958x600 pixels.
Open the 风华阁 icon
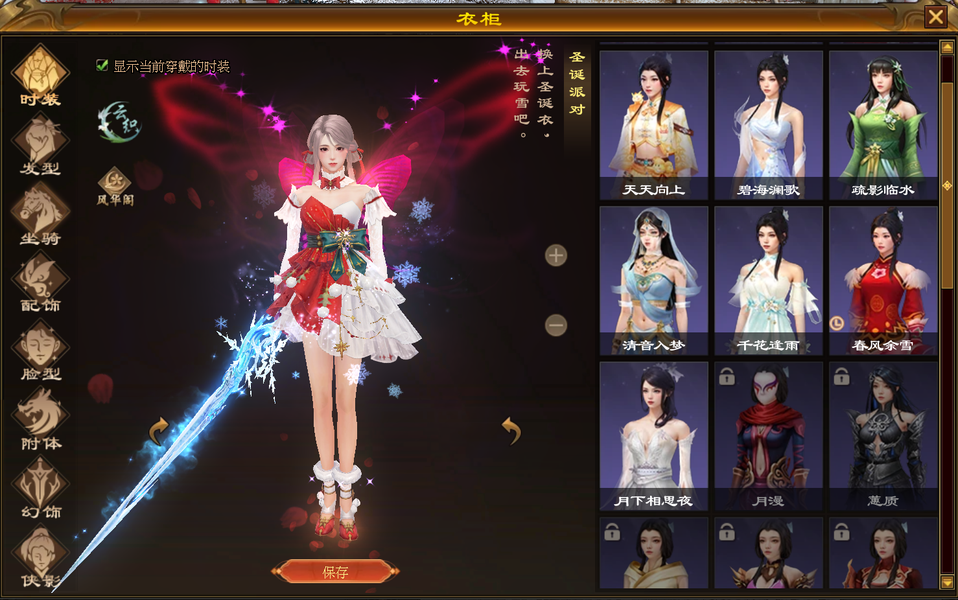click(x=114, y=183)
